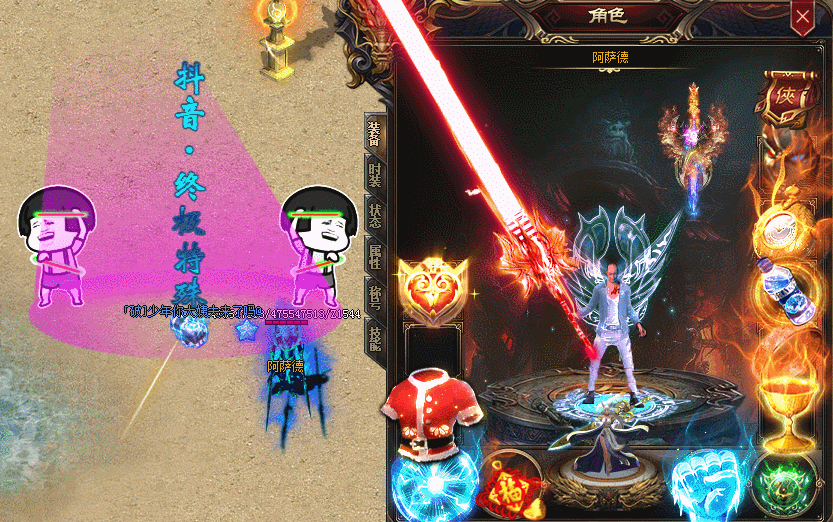Select the glowing blue fist slot

point(706,480)
